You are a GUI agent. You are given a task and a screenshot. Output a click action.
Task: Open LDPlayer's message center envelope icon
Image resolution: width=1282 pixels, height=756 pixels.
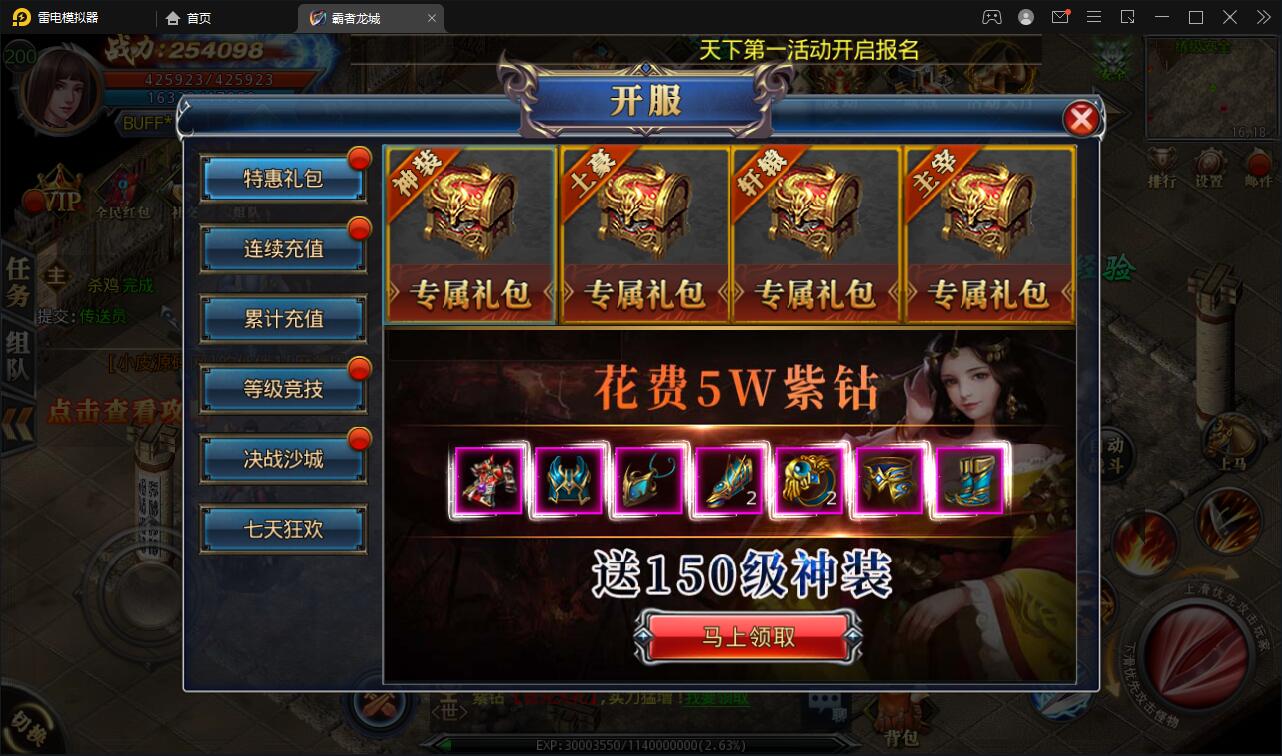tap(1060, 16)
